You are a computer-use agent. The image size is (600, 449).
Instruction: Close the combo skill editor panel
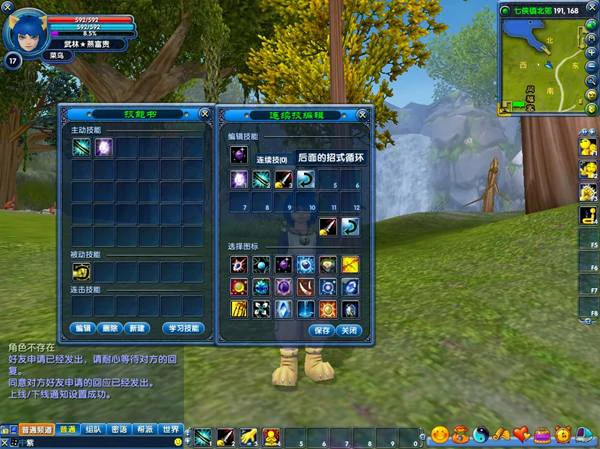click(x=366, y=113)
